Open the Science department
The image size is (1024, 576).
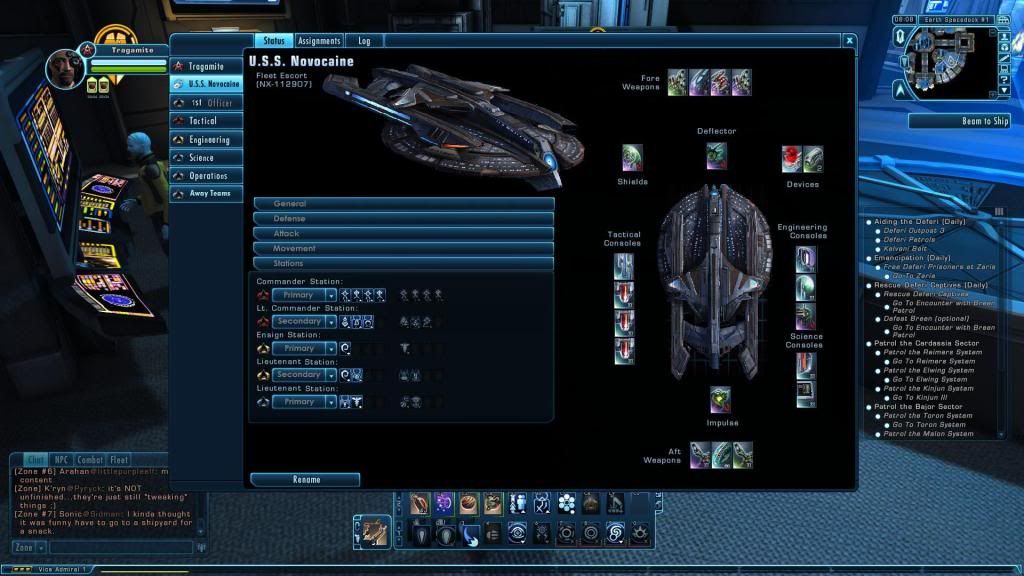[x=207, y=158]
